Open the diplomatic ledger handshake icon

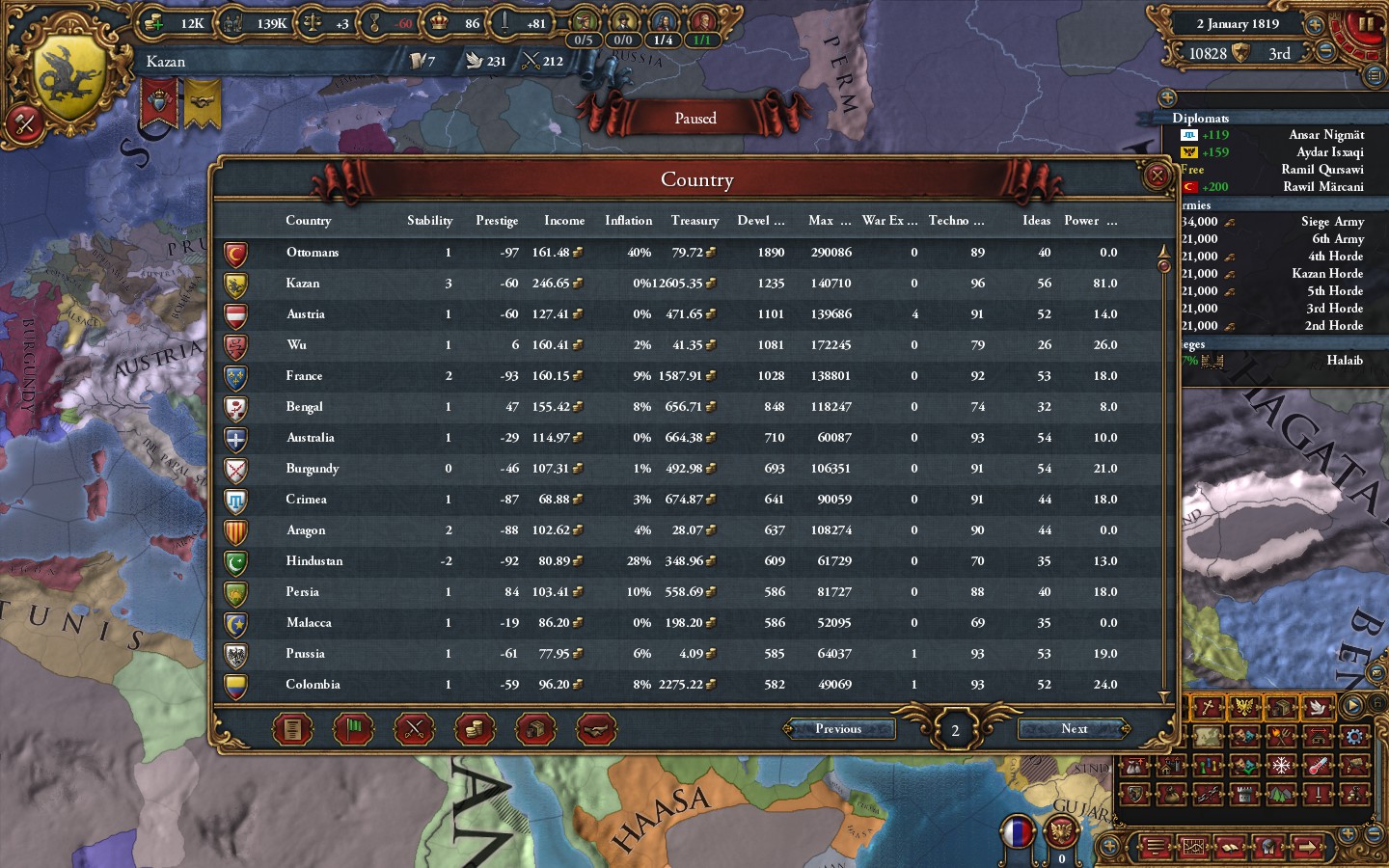597,729
